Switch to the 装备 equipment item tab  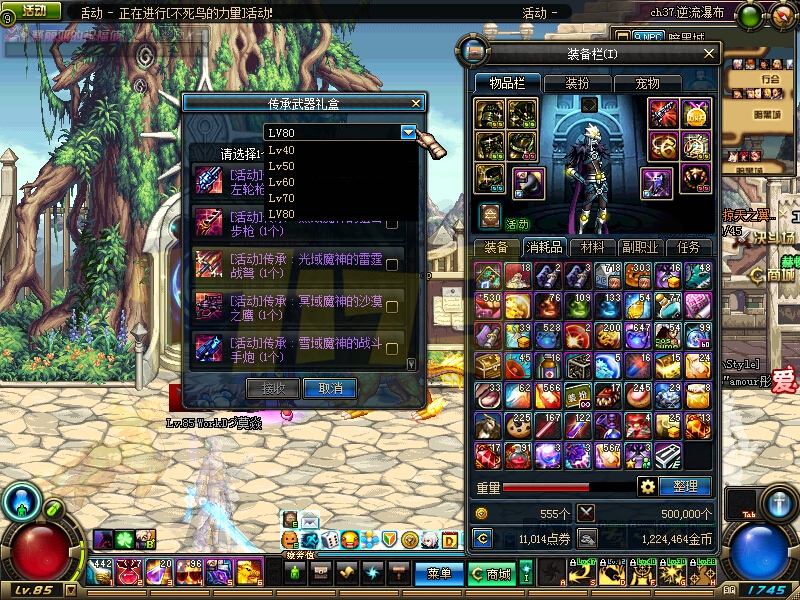496,247
